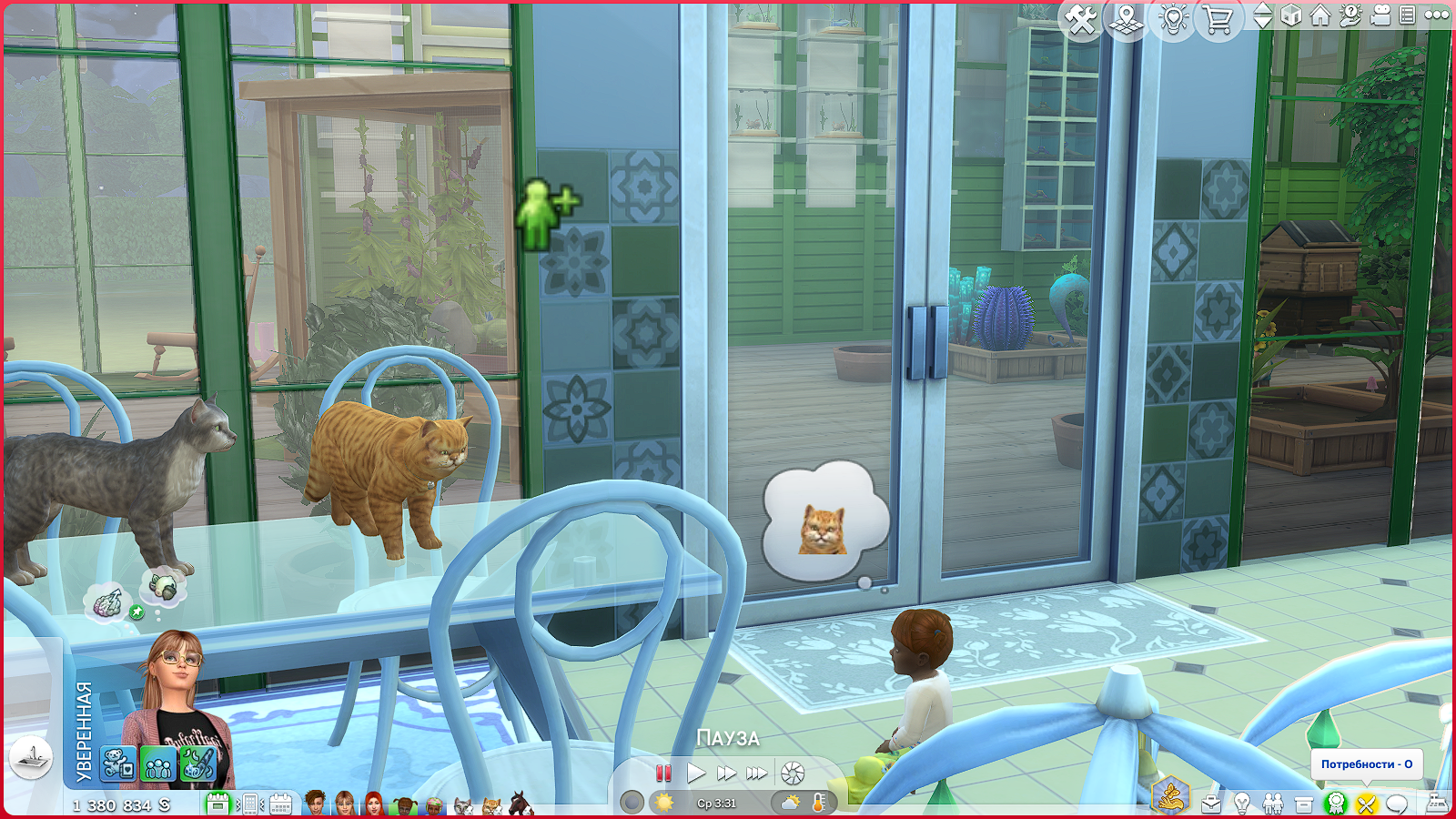
Task: Open the Inventory box panel
Action: [x=1304, y=804]
